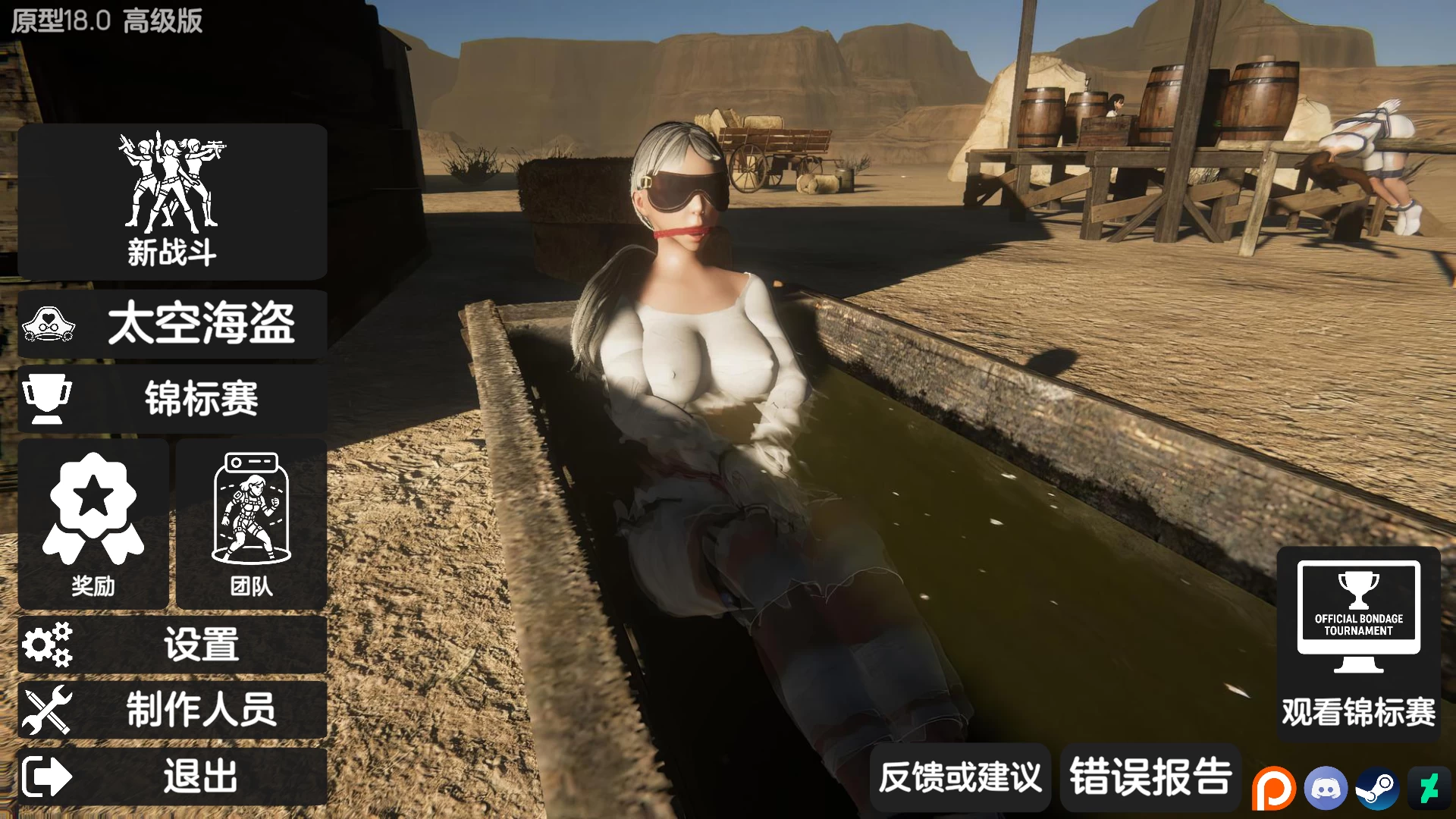Click 观看锦标赛 to watch the tournament
Image resolution: width=1456 pixels, height=819 pixels.
click(1360, 711)
